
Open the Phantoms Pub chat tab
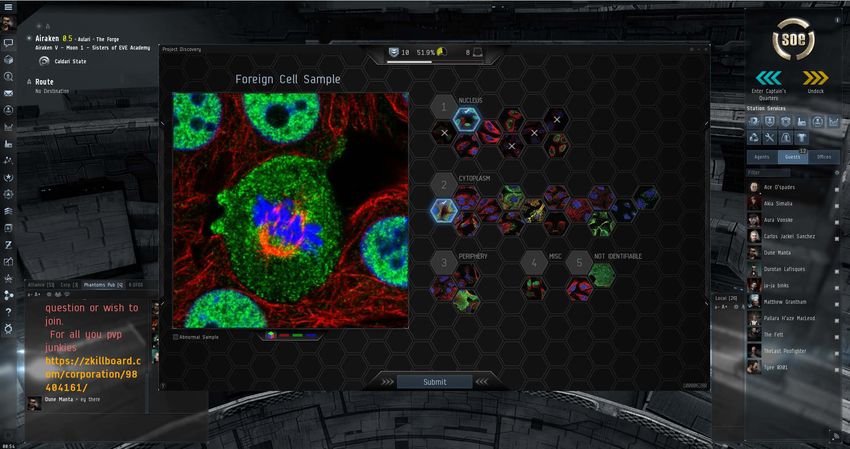coord(103,285)
